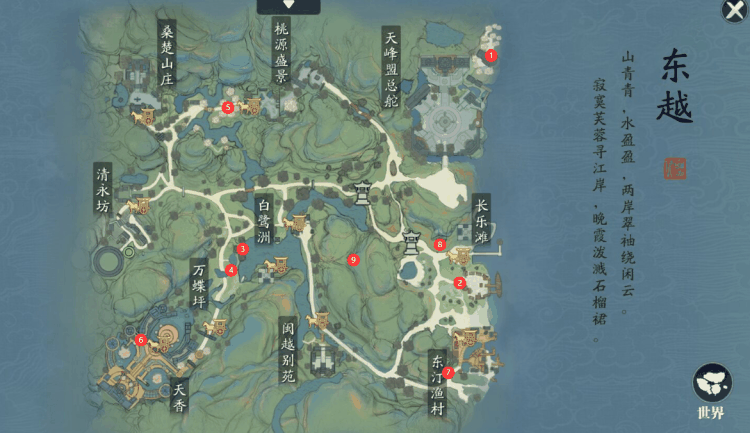Click red map marker number 7
This screenshot has width=750, height=433.
448,372
